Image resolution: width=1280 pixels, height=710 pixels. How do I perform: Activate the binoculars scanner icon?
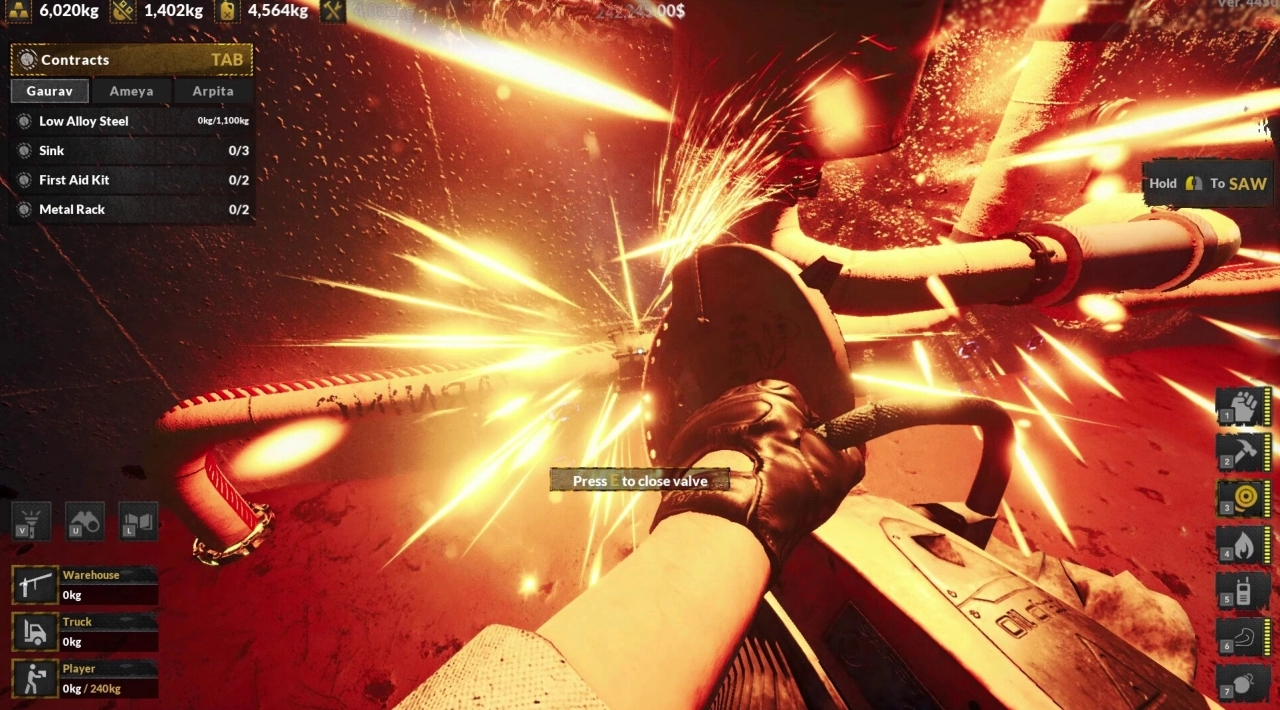click(85, 521)
